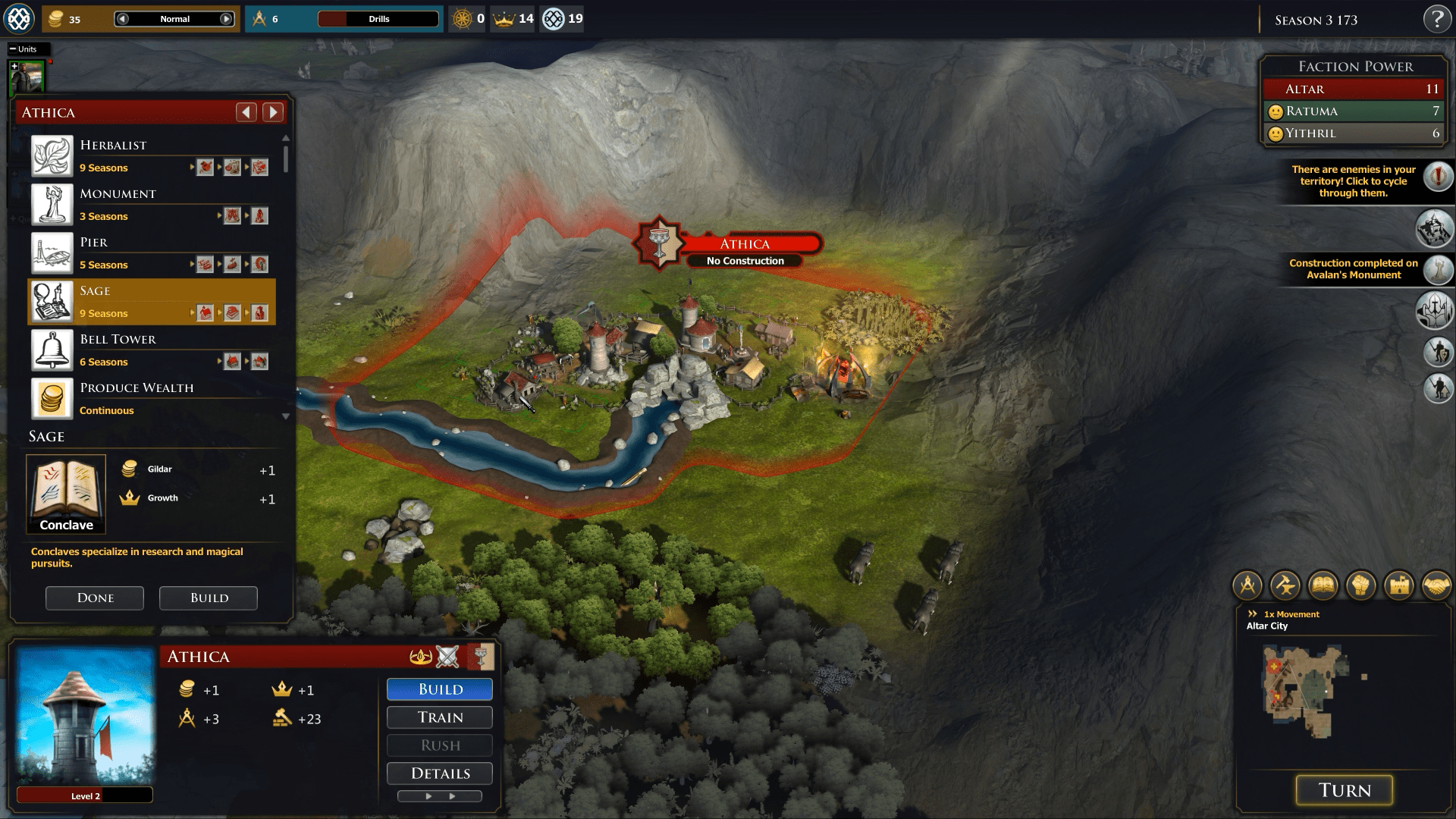
Task: Cycle through enemies in territory alert
Action: point(1438,177)
